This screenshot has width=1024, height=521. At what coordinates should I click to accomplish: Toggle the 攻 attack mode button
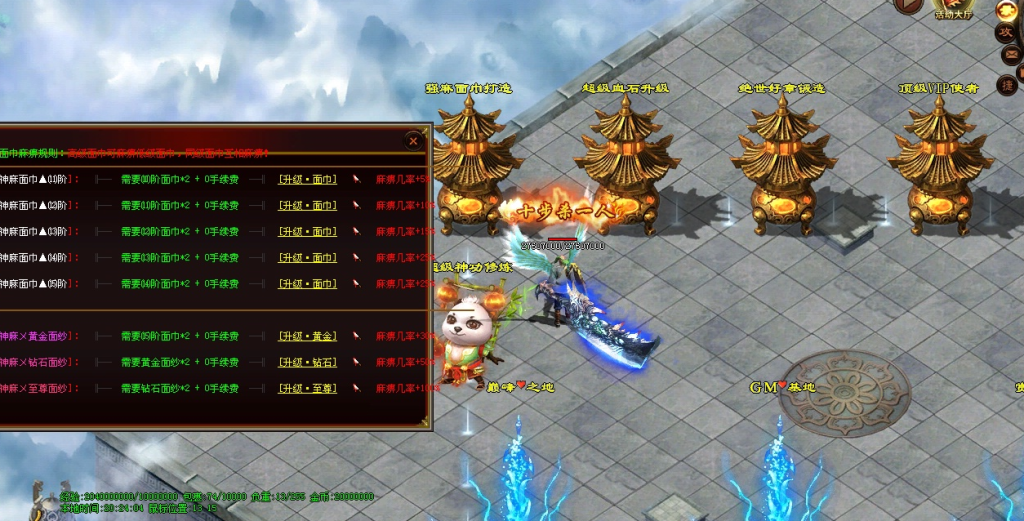click(x=1007, y=33)
